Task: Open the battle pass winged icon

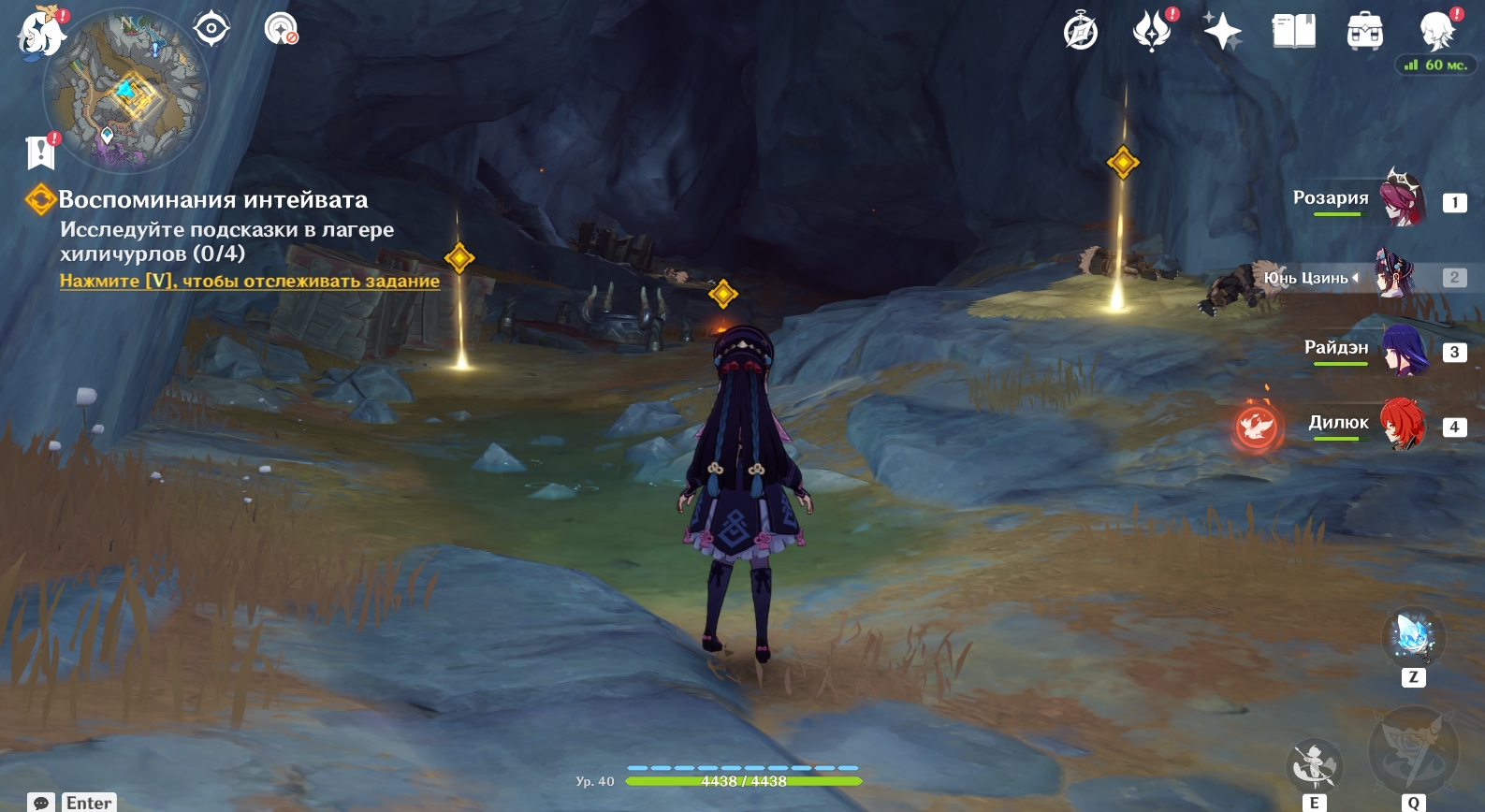Action: tap(1152, 32)
